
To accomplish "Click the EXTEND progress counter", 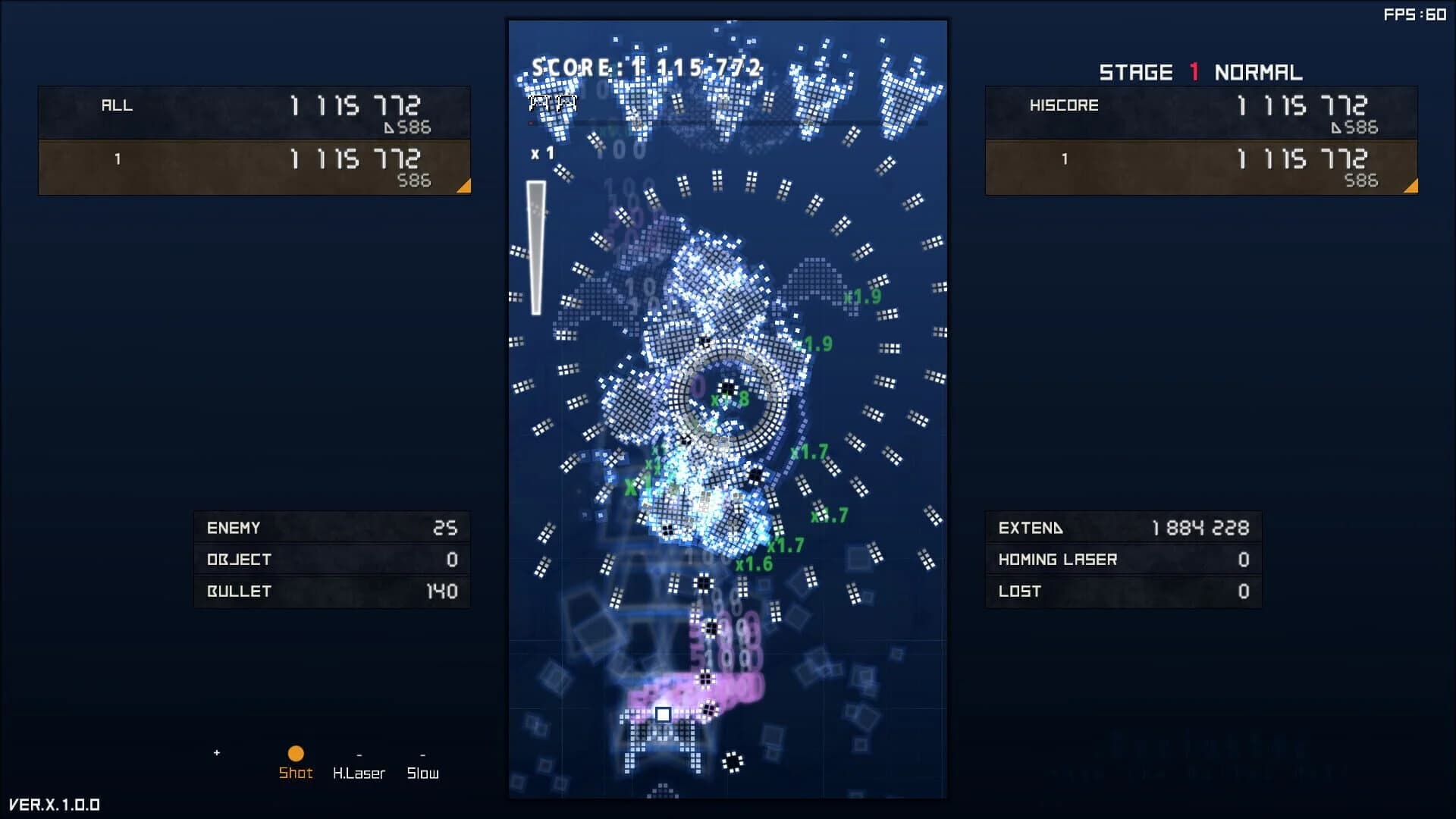I will [x=1122, y=528].
